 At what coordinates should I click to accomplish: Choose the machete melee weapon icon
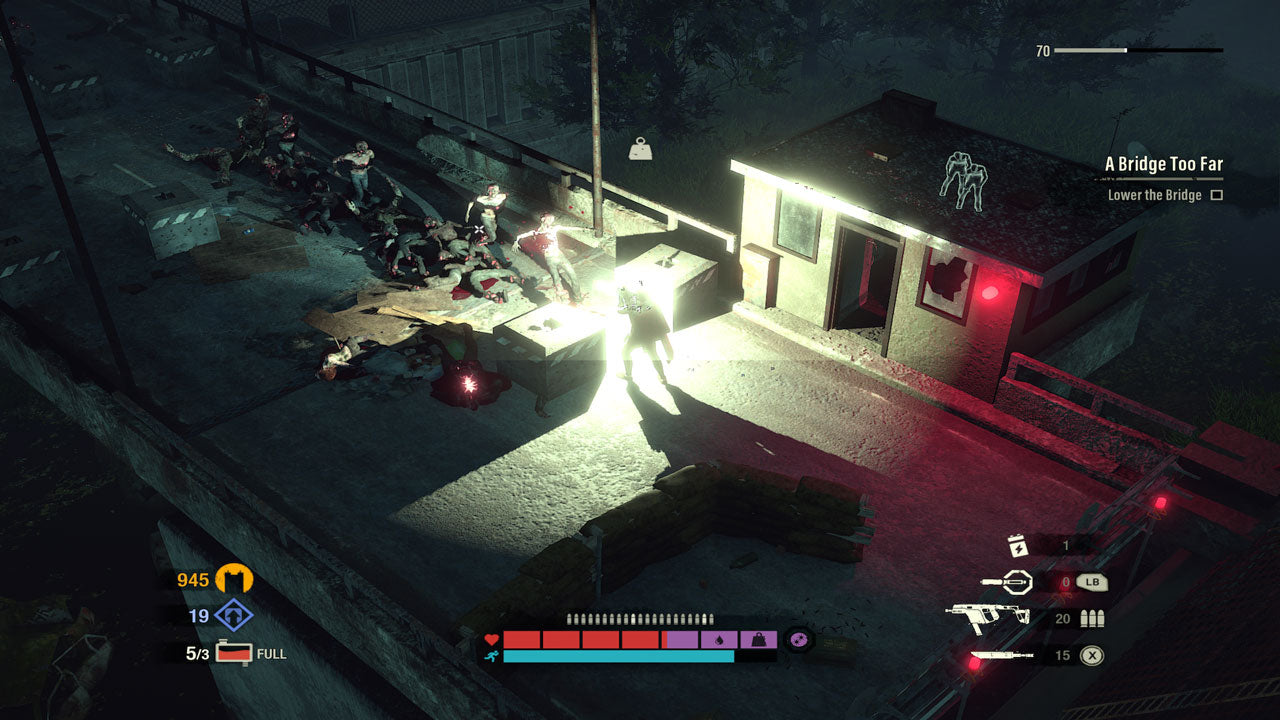(1002, 656)
